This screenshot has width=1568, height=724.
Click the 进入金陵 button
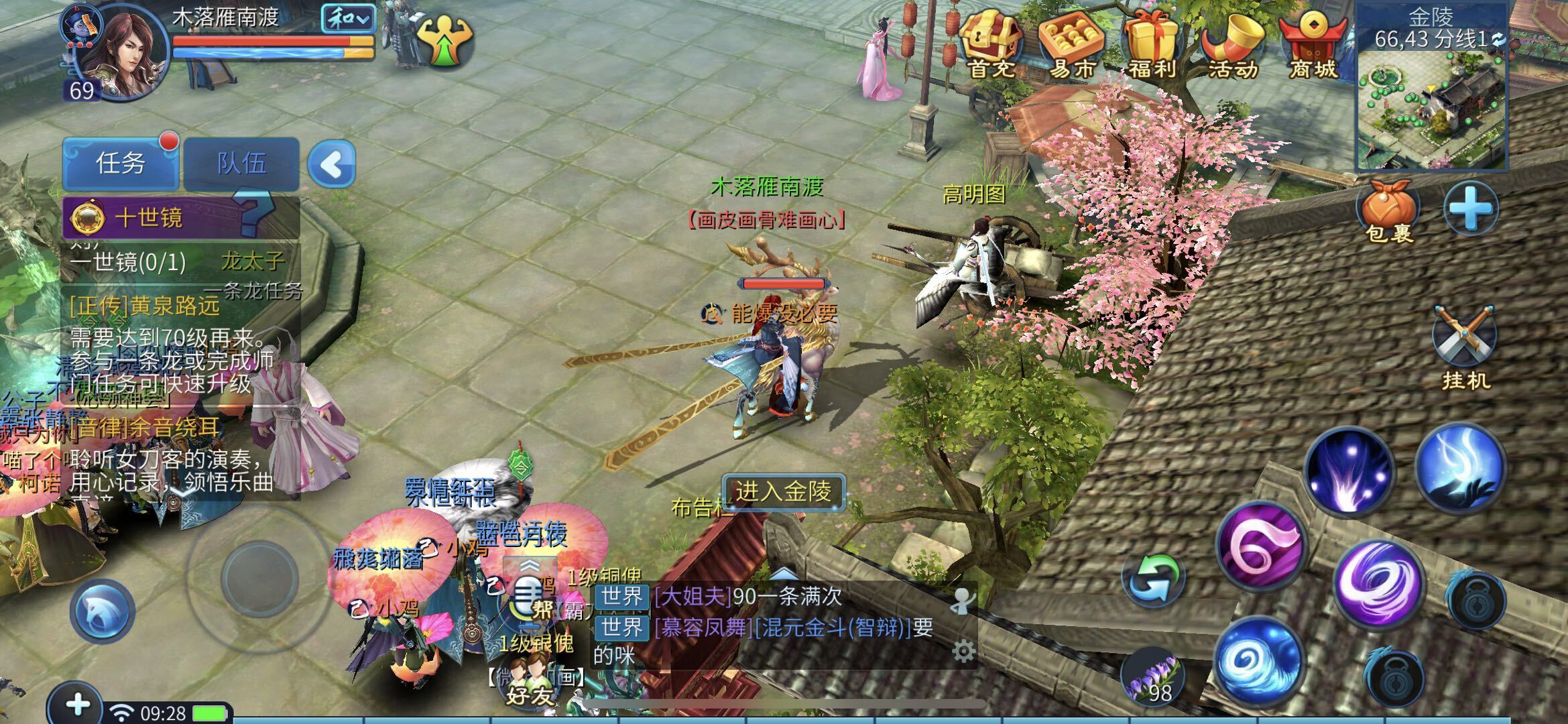tap(783, 492)
